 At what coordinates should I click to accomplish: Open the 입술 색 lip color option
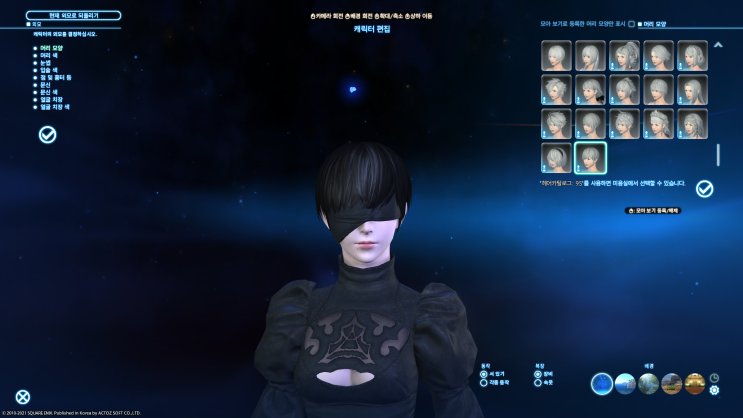(46, 69)
